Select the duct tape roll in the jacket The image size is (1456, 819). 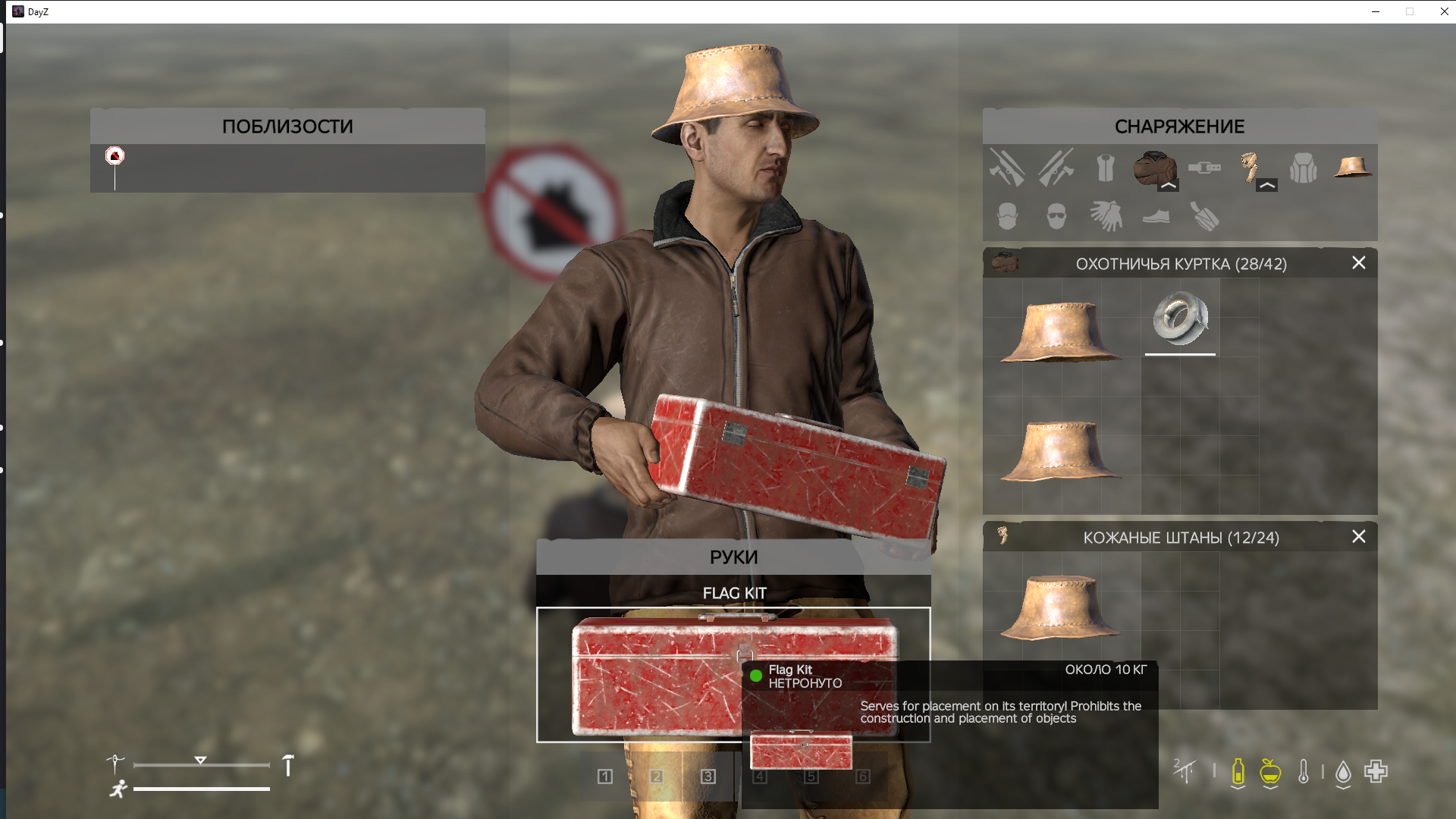tap(1180, 318)
